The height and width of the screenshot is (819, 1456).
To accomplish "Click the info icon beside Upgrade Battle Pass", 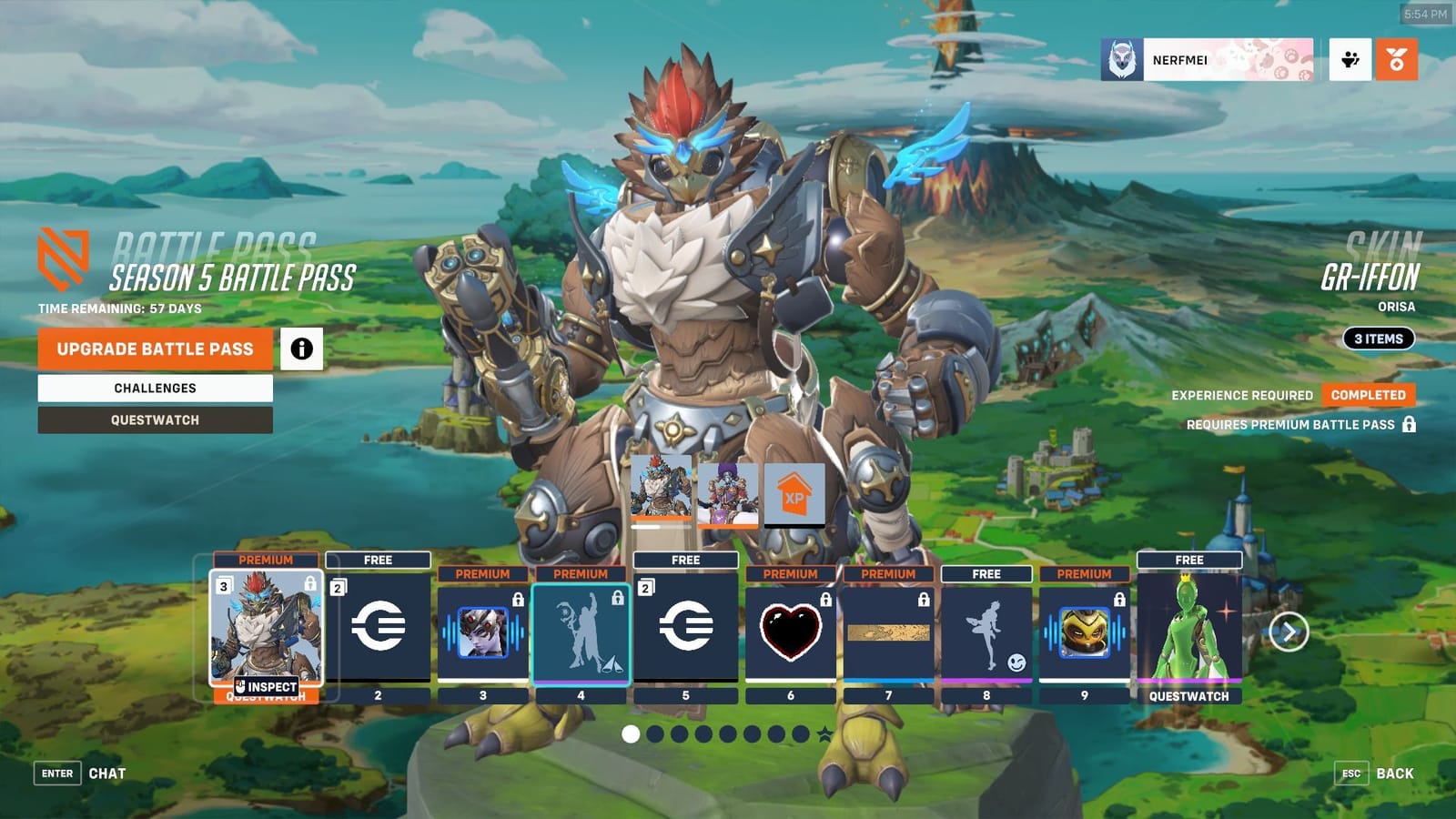I will [301, 349].
